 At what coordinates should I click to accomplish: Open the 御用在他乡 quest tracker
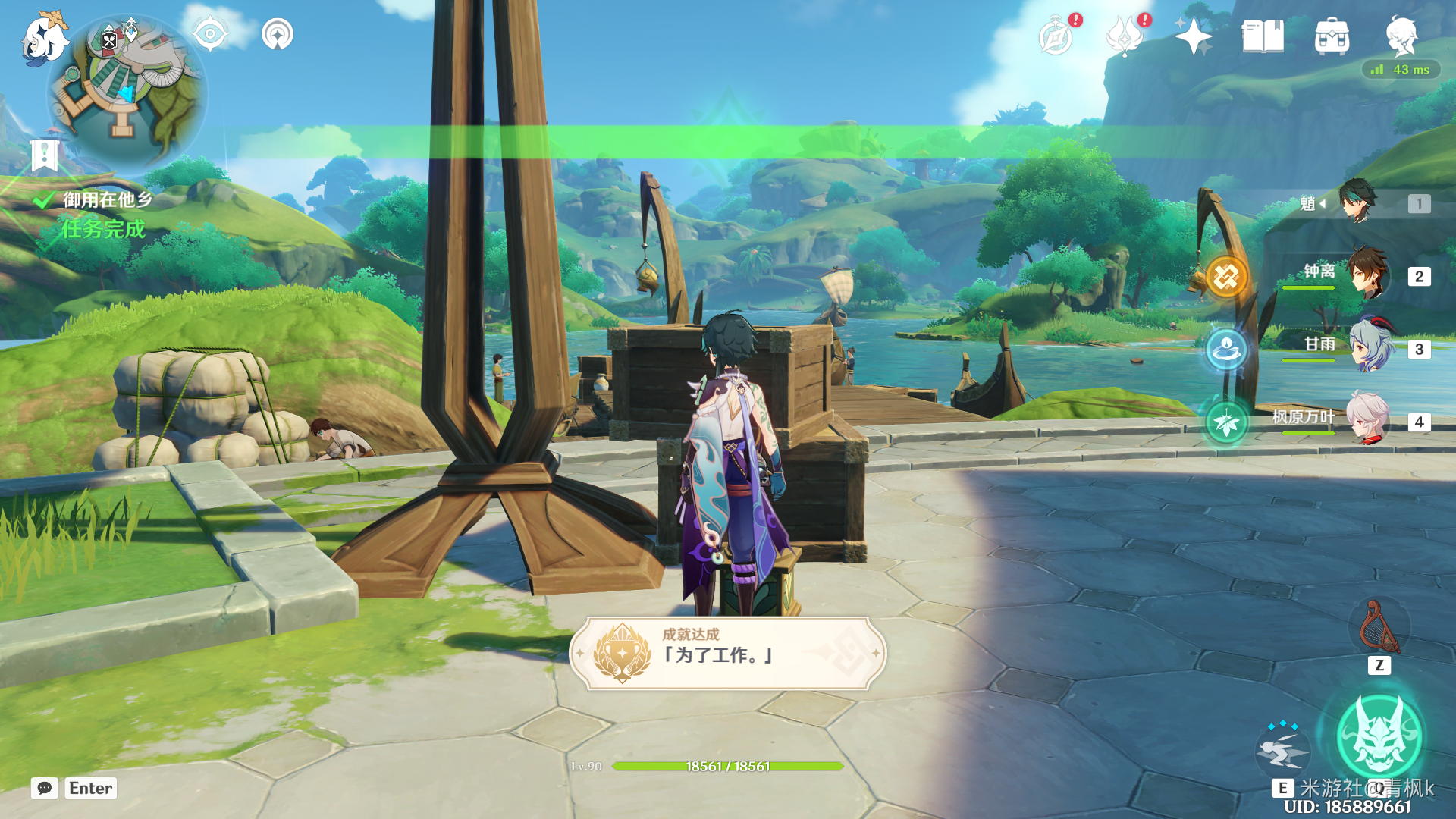(107, 200)
